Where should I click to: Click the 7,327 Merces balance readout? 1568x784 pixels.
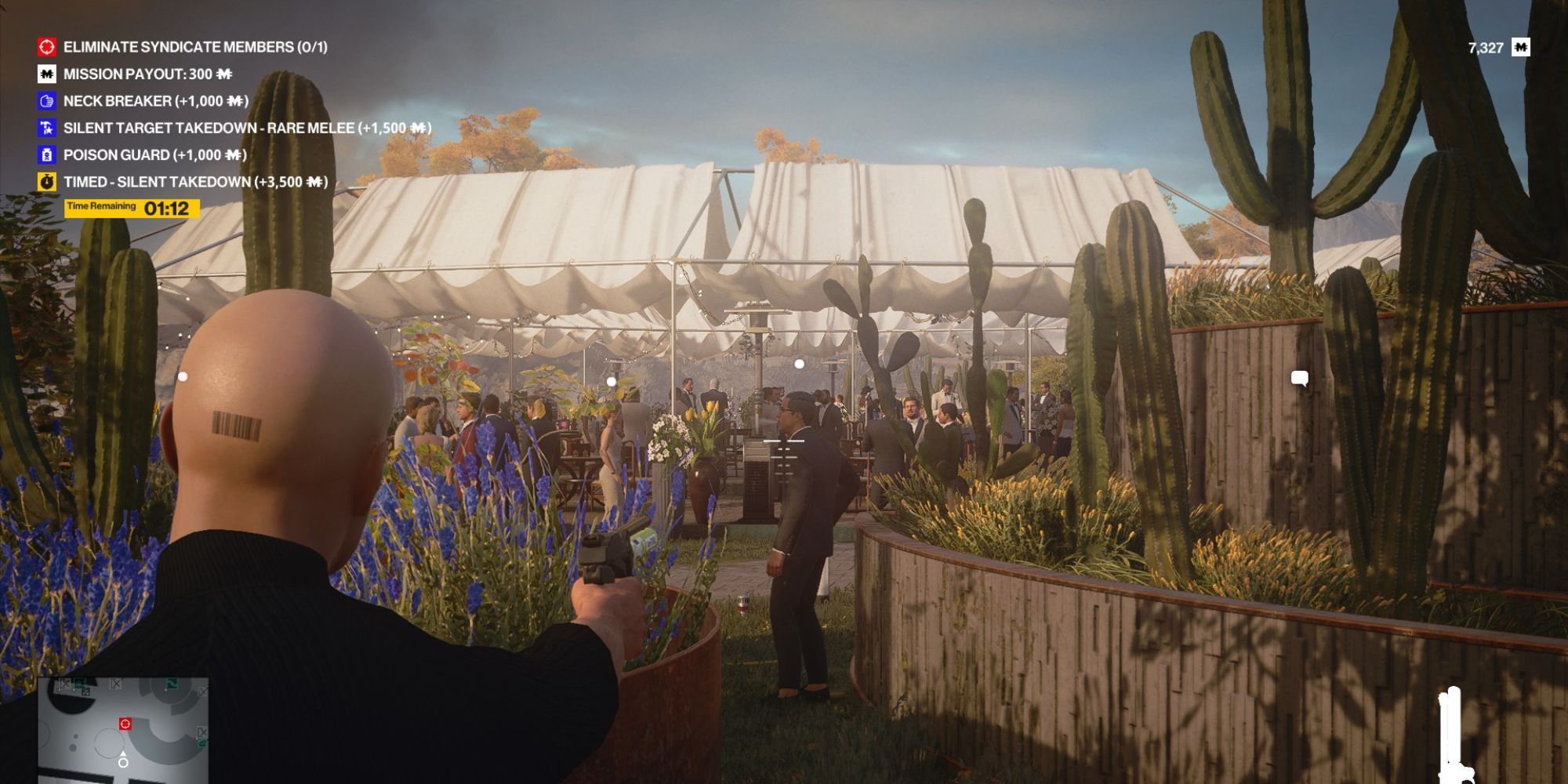point(1485,47)
